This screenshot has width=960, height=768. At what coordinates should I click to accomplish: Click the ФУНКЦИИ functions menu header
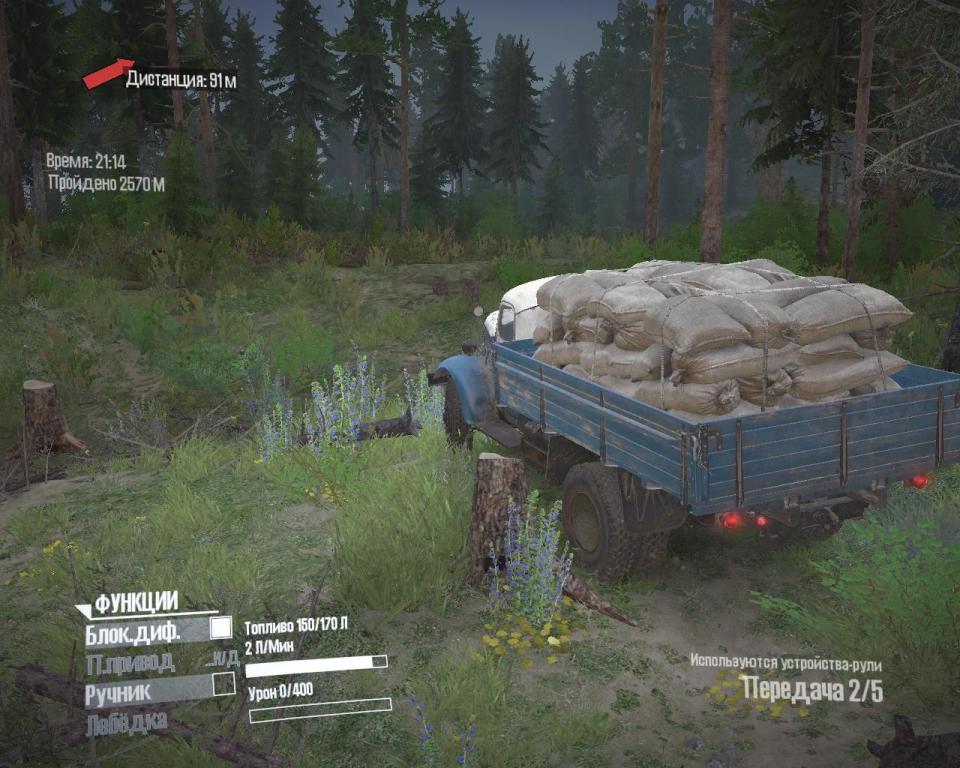point(136,602)
